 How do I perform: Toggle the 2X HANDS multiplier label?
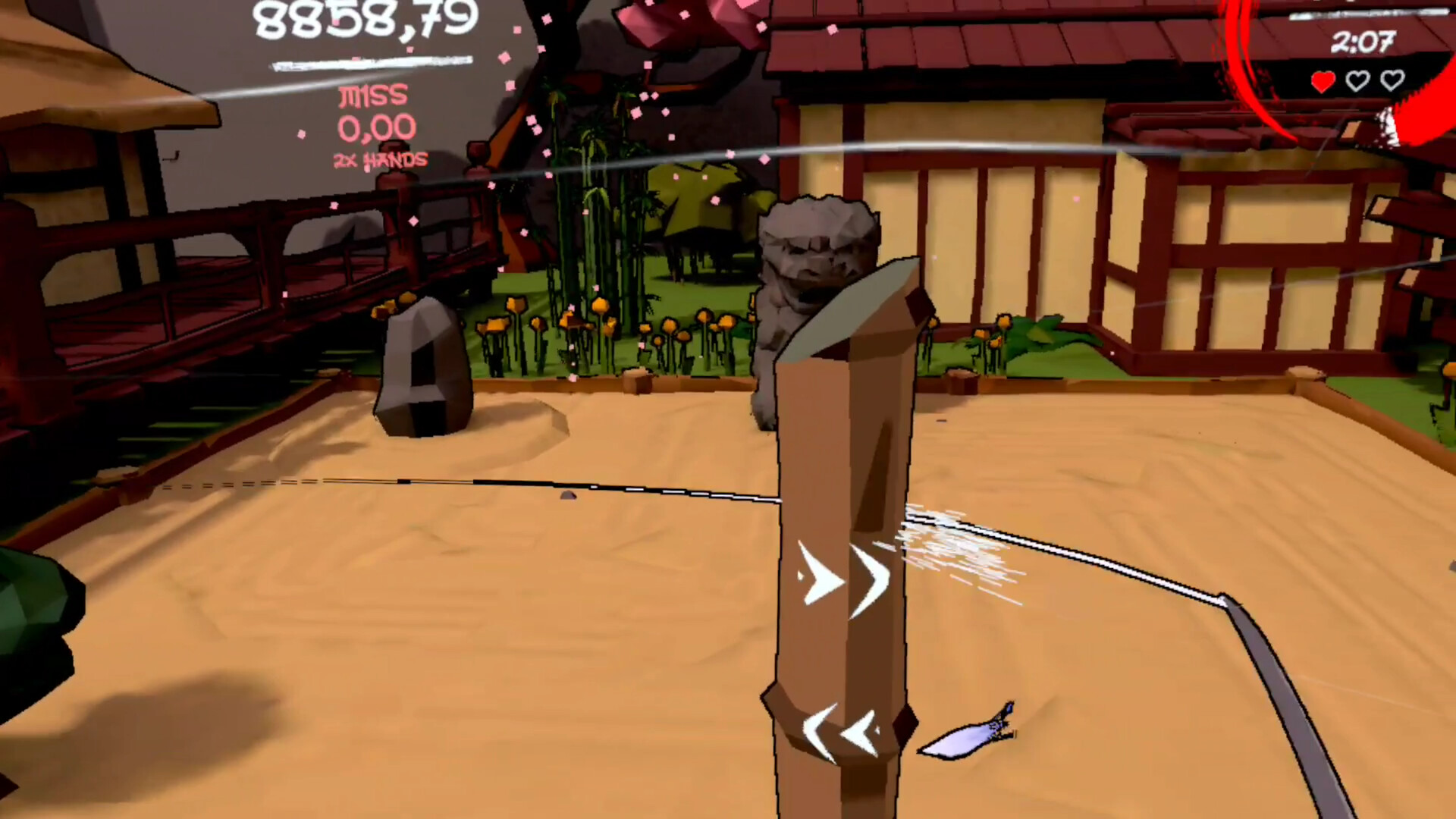click(381, 160)
